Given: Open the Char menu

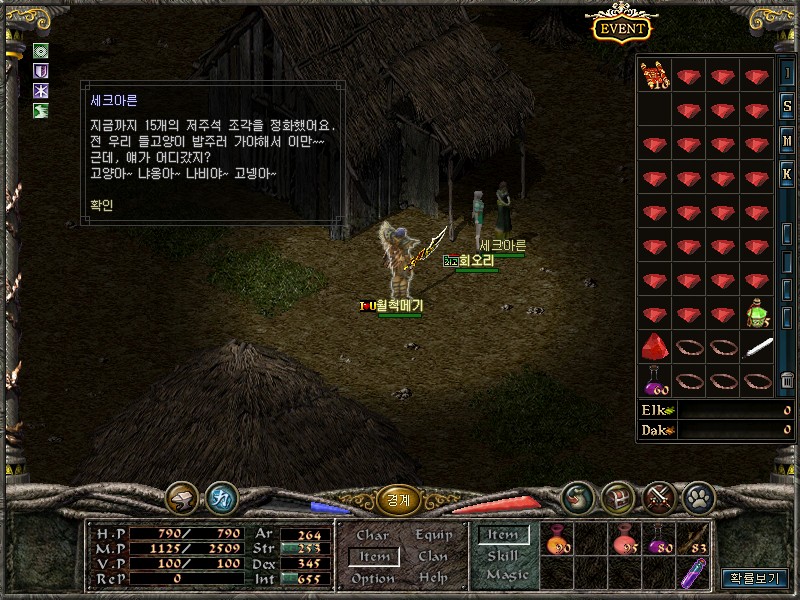Looking at the screenshot, I should [x=372, y=536].
